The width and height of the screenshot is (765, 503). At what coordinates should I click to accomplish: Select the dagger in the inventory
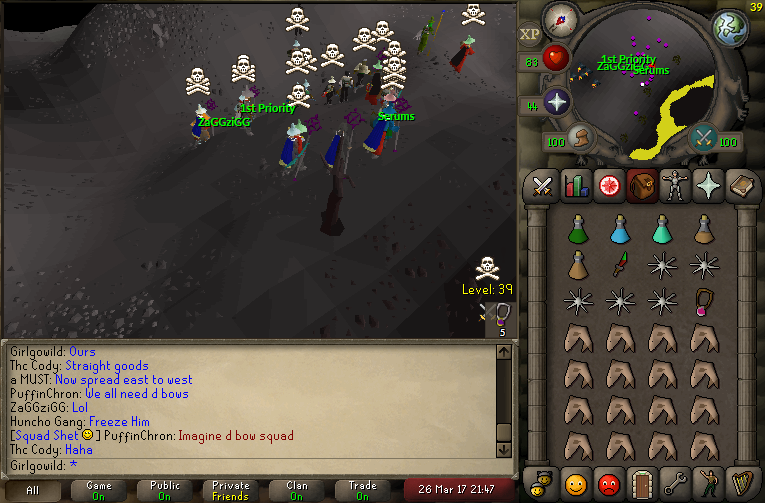(620, 265)
